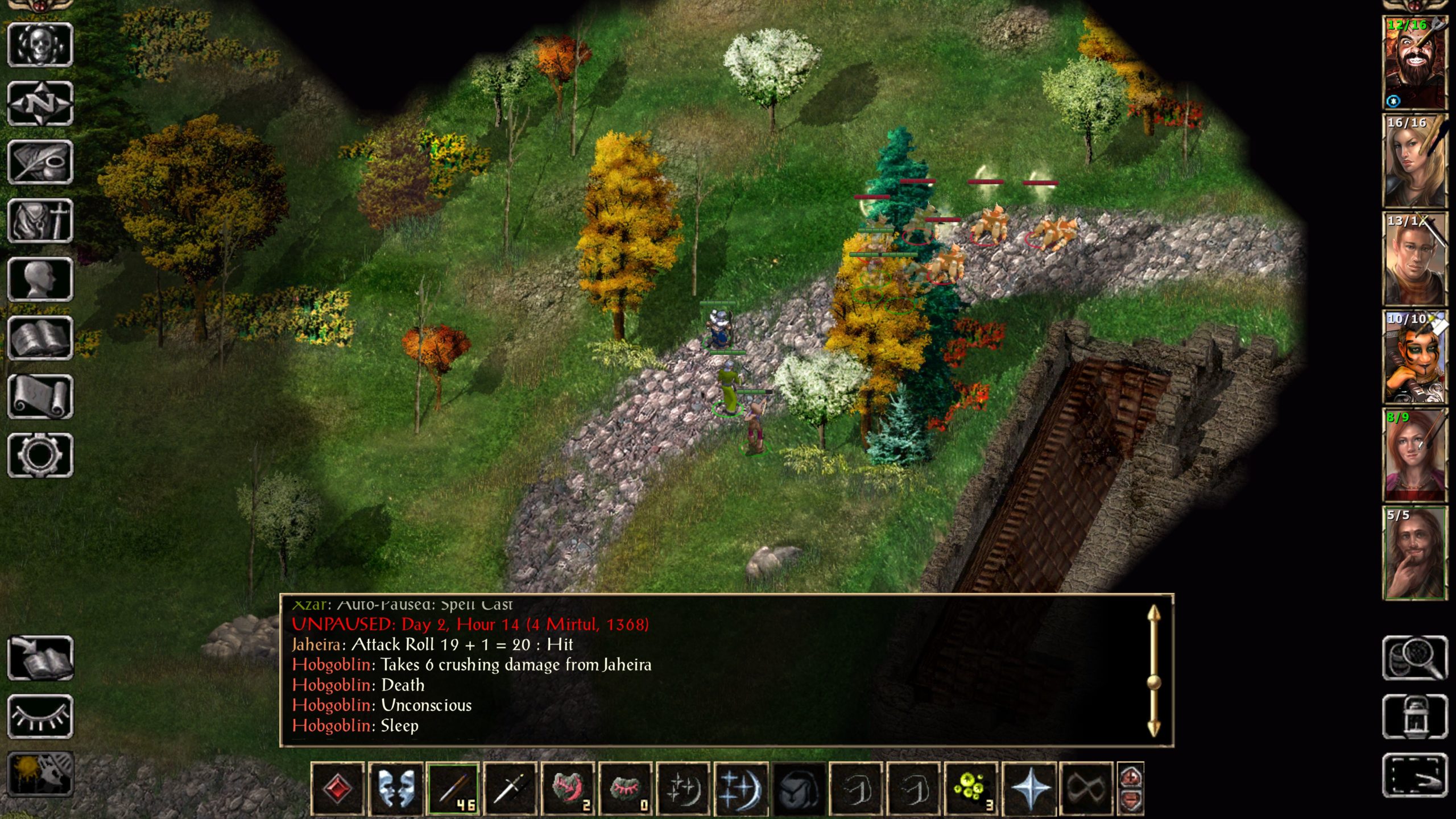Equip the quarterstaff weapon slot

[453, 789]
